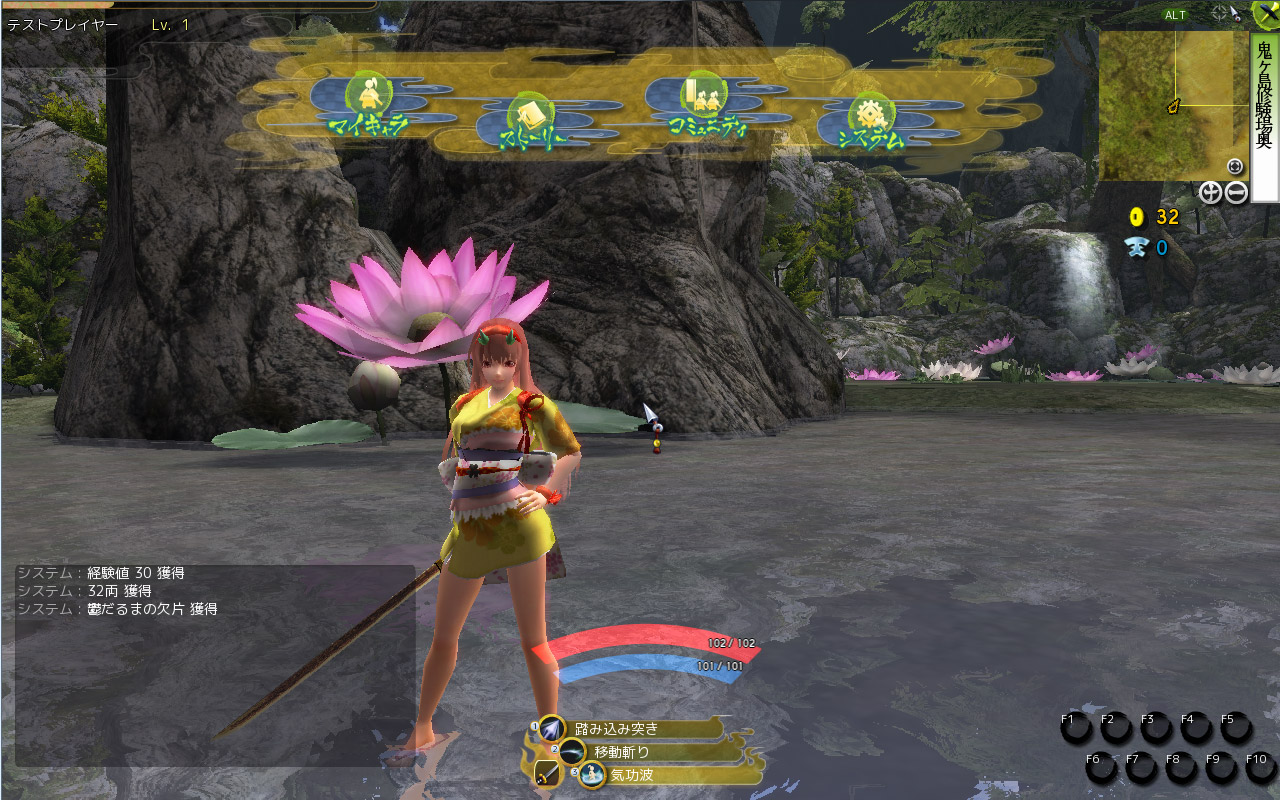The image size is (1280, 800).
Task: Toggle the green pin button above the minimap
Action: pos(1266,14)
